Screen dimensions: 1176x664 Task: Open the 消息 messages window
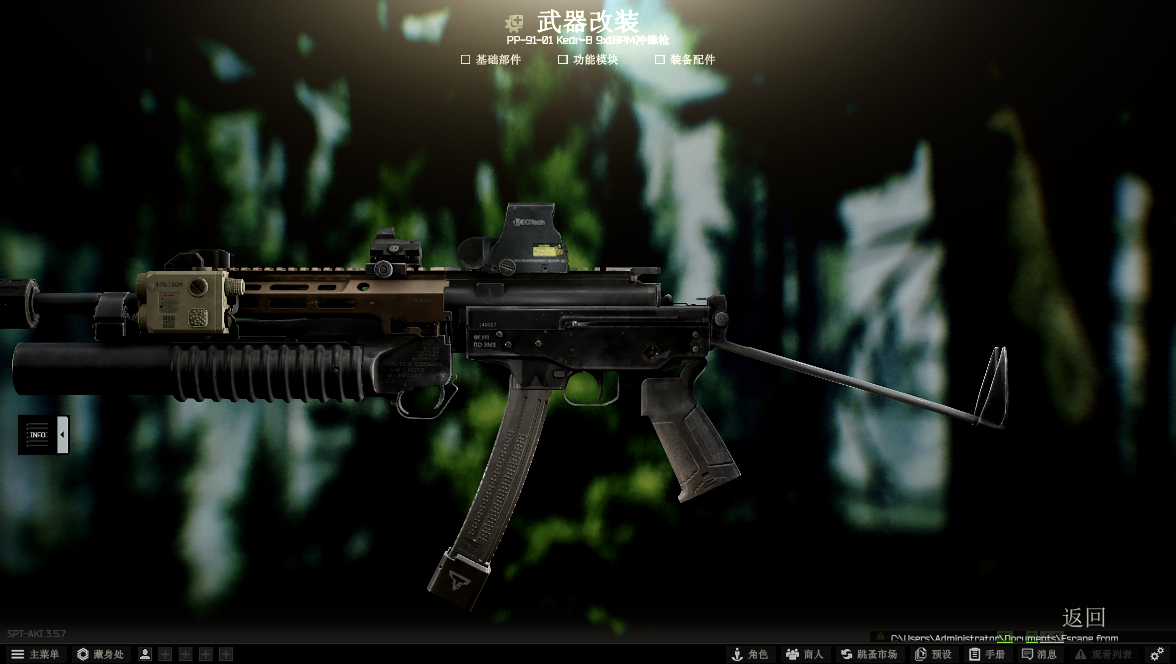tap(1039, 654)
